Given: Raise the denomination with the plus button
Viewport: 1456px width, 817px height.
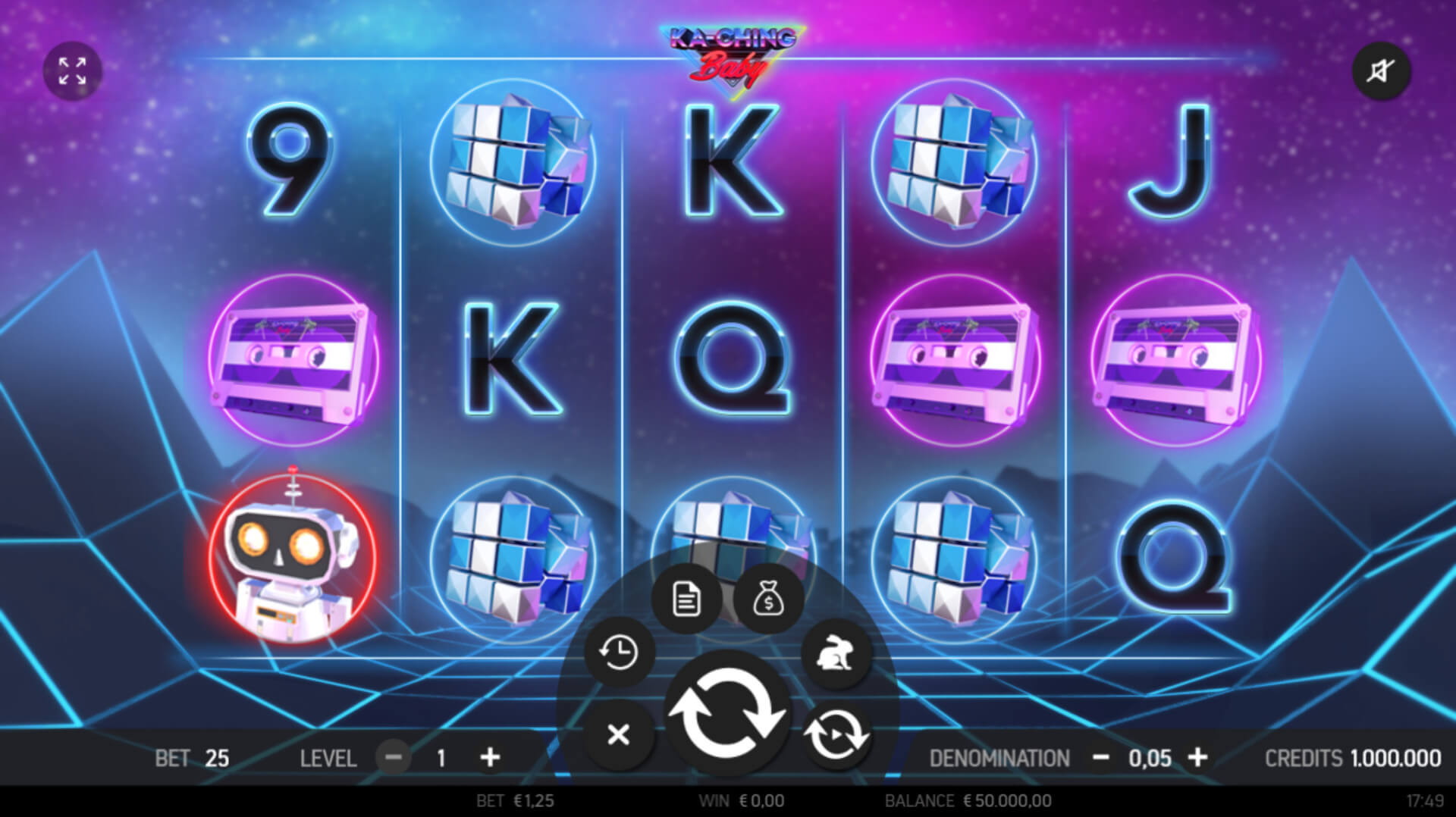Looking at the screenshot, I should 1197,757.
